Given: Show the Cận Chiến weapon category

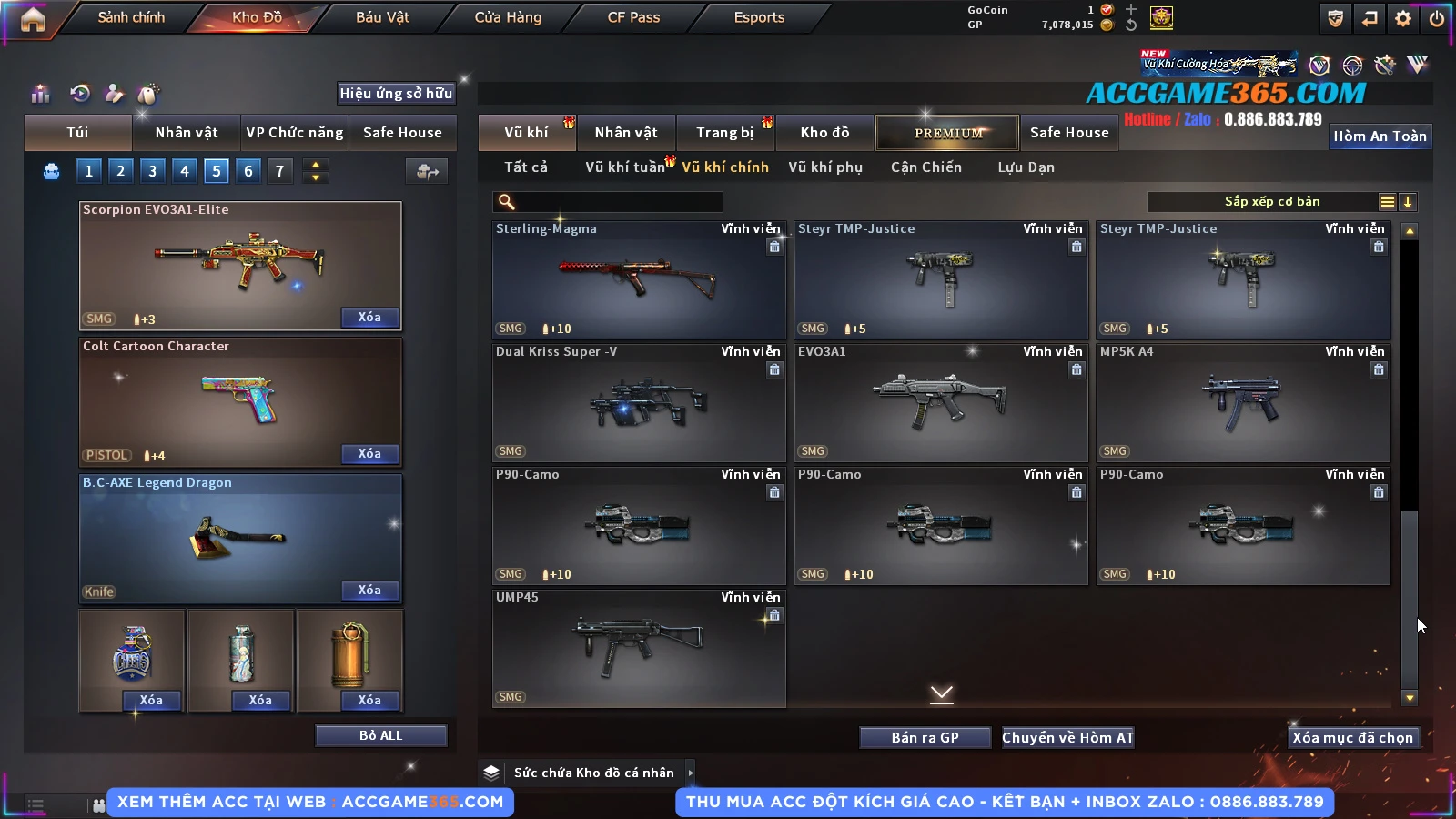Looking at the screenshot, I should pos(925,167).
